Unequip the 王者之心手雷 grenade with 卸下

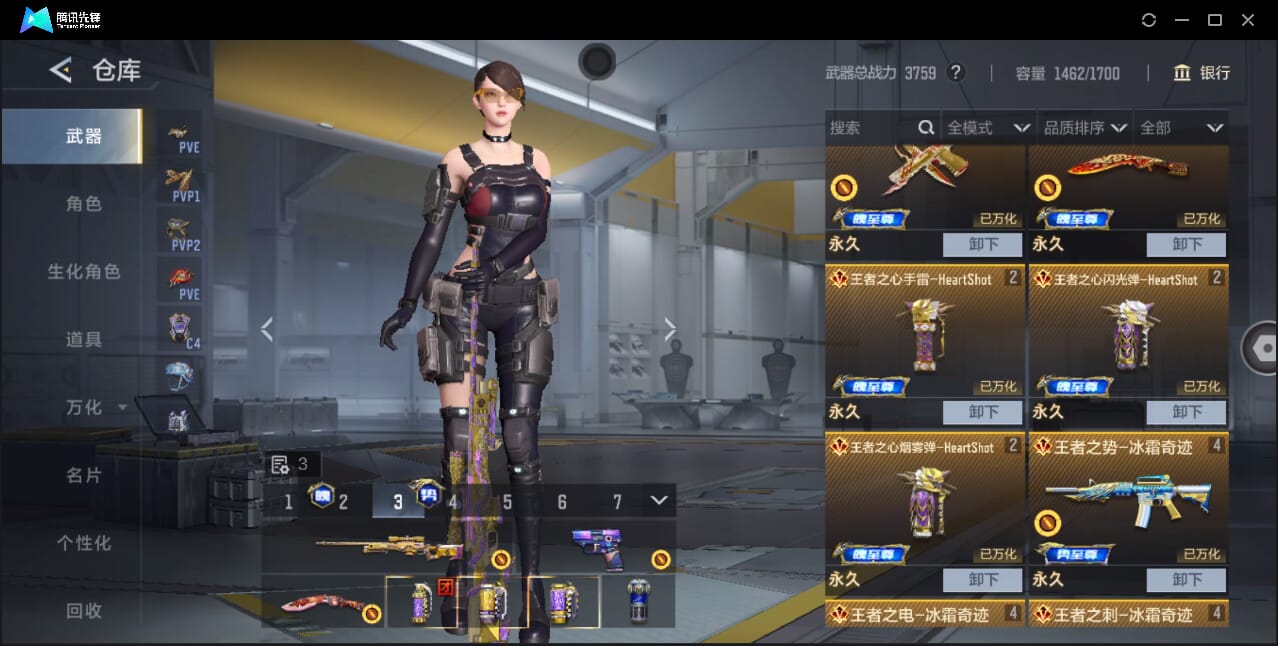[x=983, y=412]
